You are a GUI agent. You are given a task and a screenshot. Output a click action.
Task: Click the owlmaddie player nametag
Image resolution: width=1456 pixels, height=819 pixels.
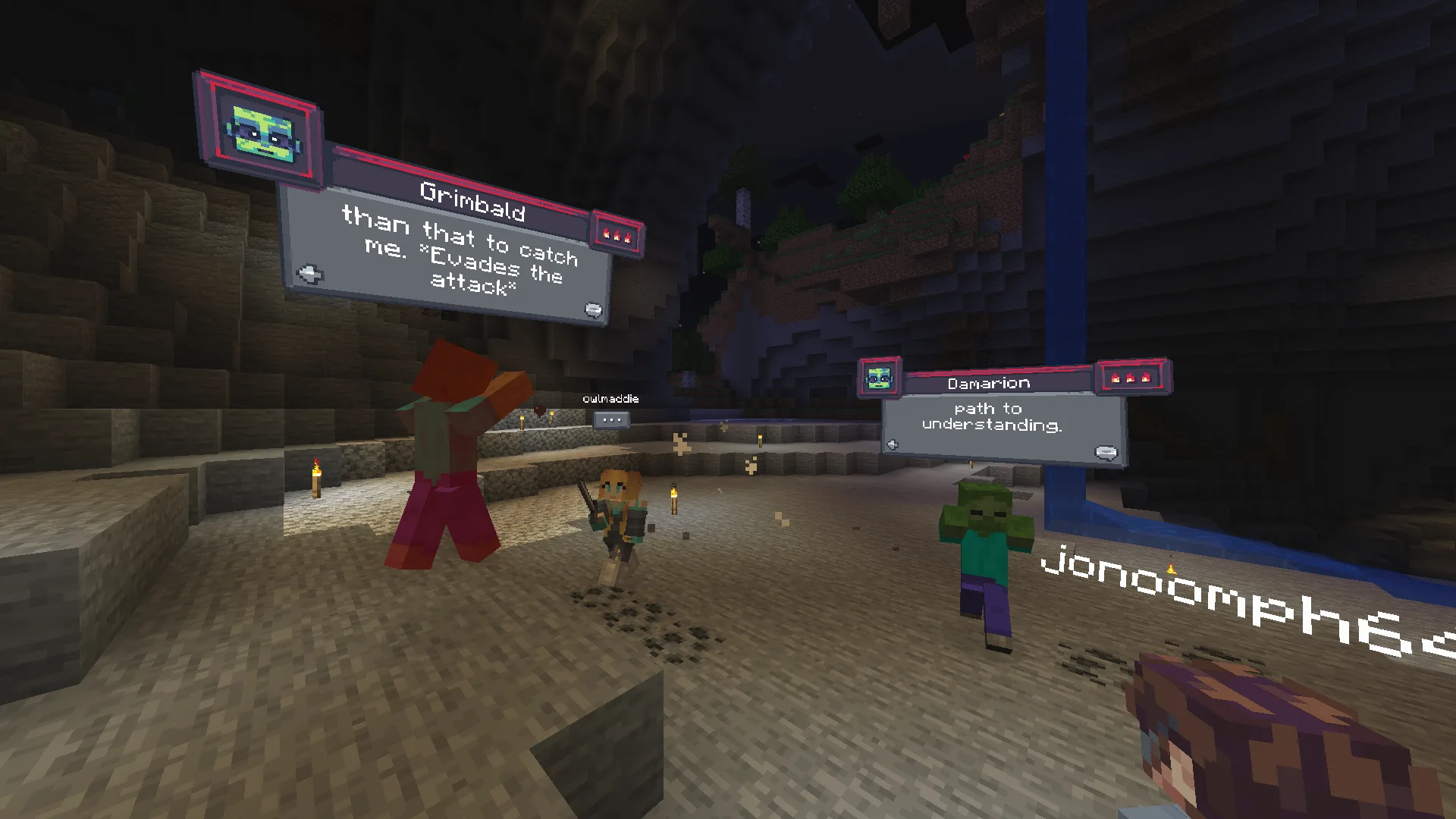611,399
